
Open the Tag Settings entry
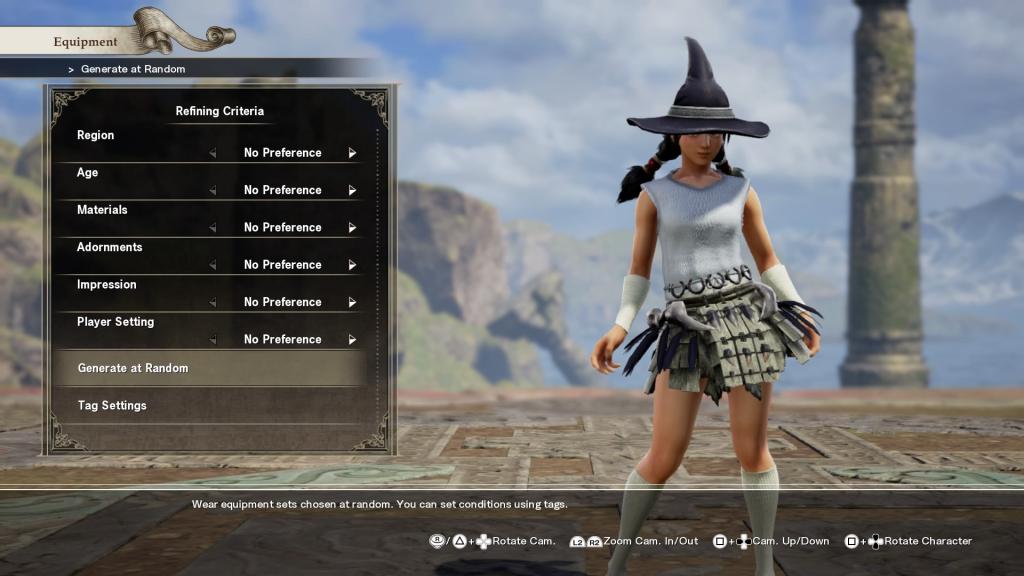coord(112,405)
